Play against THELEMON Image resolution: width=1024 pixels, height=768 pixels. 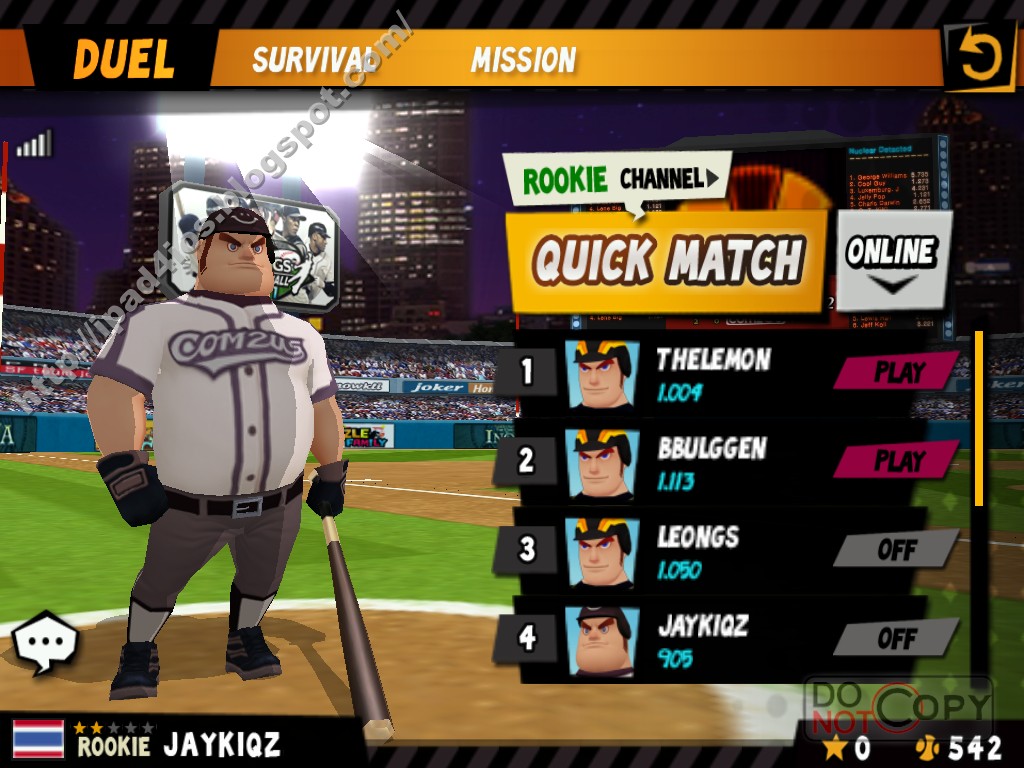[897, 372]
